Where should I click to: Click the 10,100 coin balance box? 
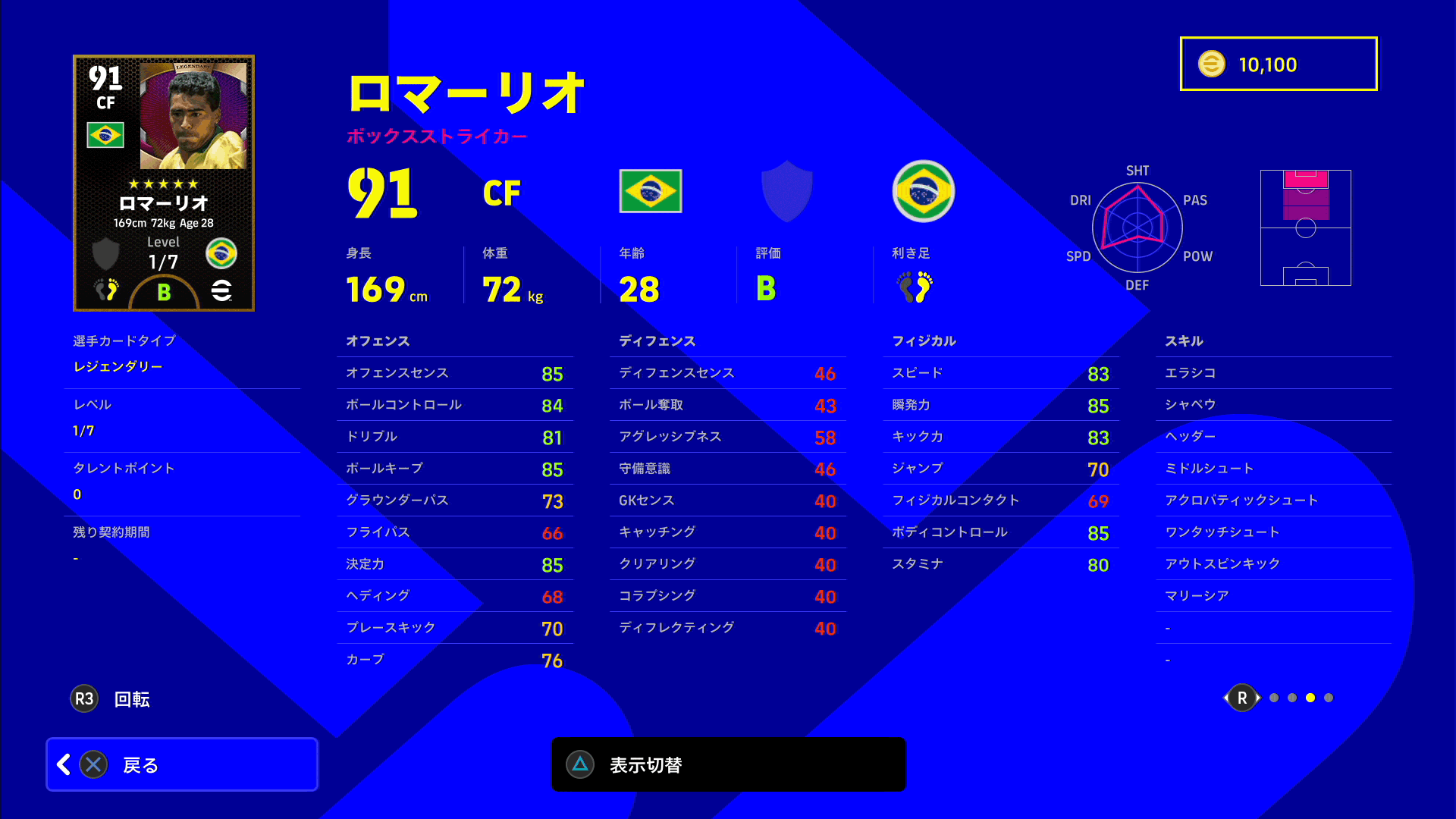[x=1278, y=64]
